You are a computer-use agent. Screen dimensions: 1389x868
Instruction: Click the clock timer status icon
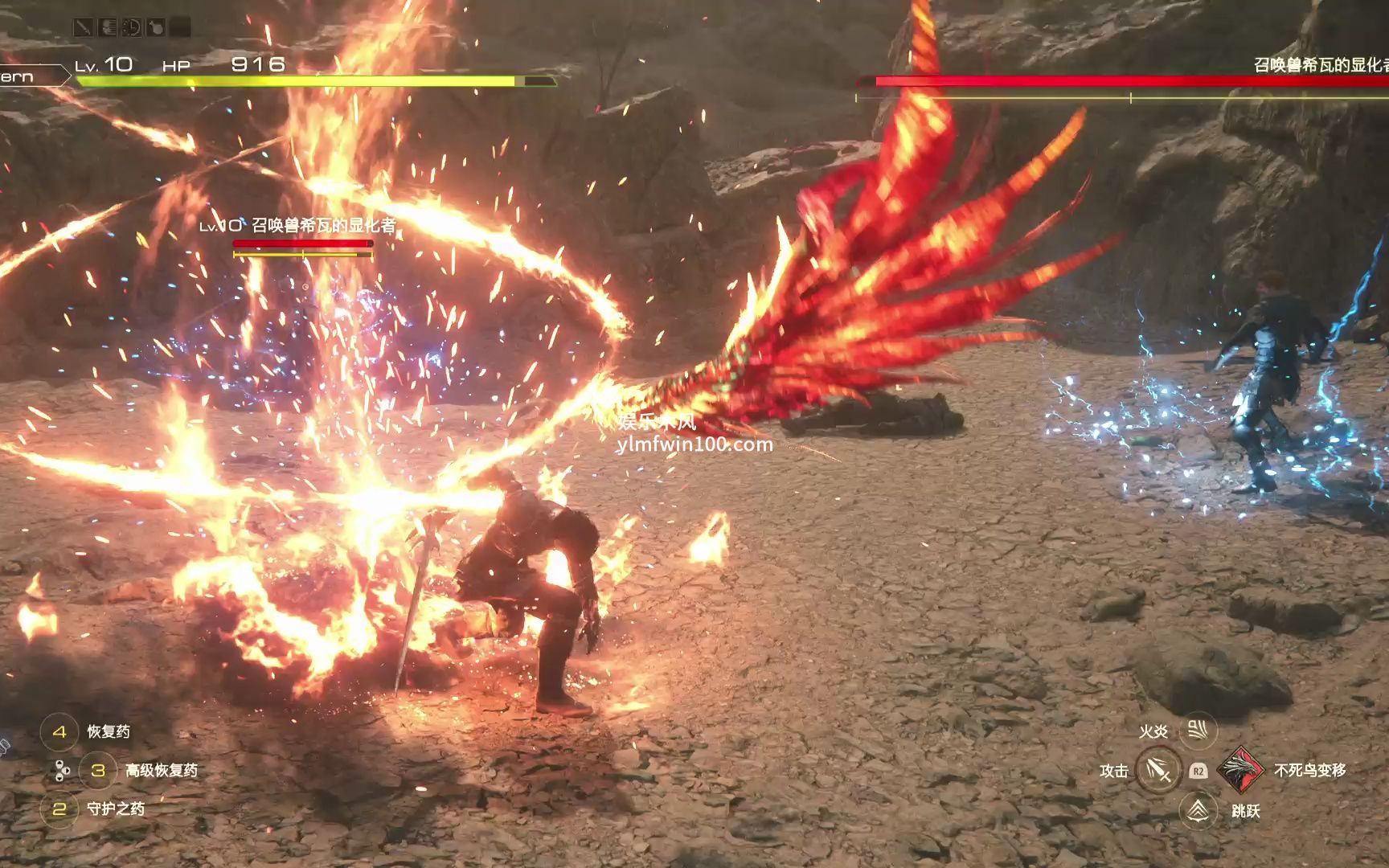tap(132, 28)
